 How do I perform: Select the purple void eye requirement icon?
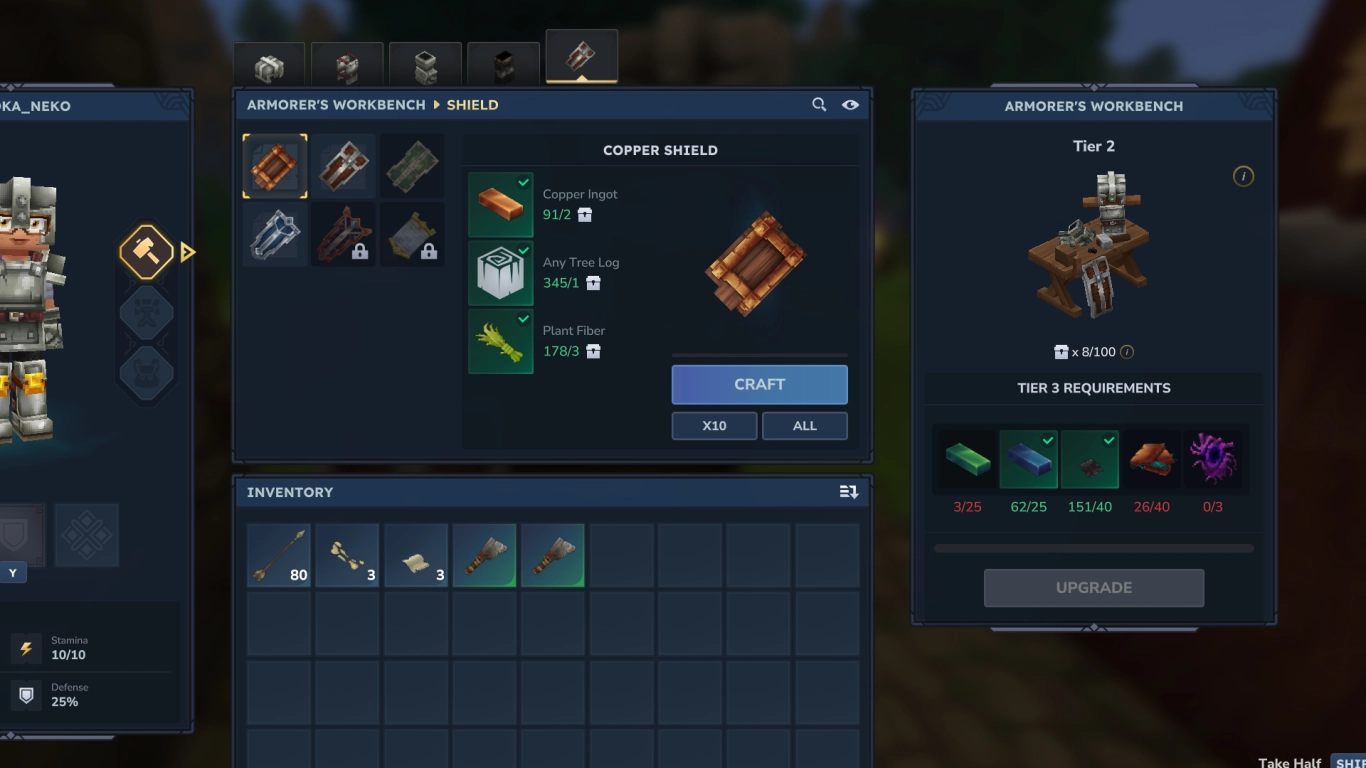tap(1215, 459)
